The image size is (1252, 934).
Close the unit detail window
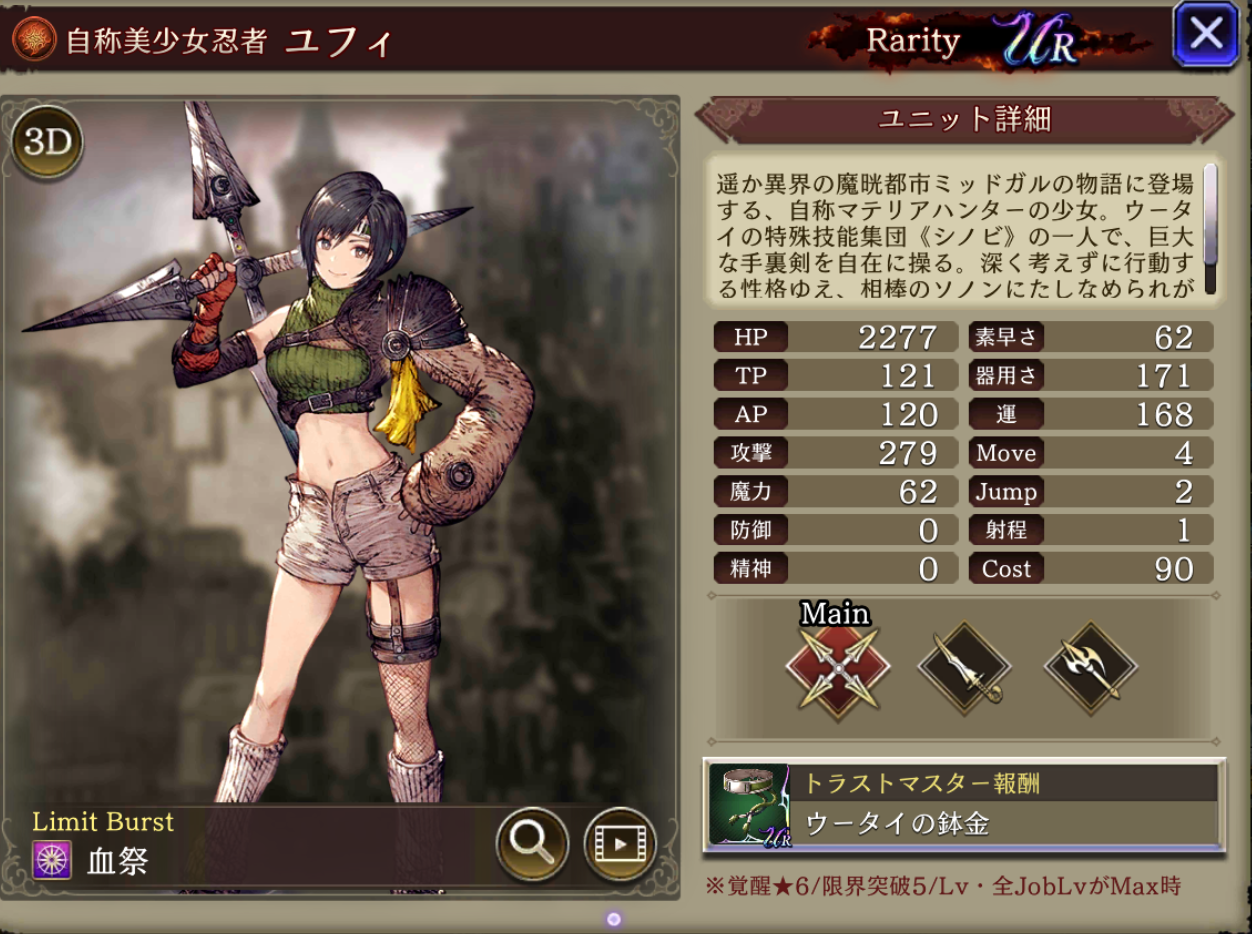1206,35
